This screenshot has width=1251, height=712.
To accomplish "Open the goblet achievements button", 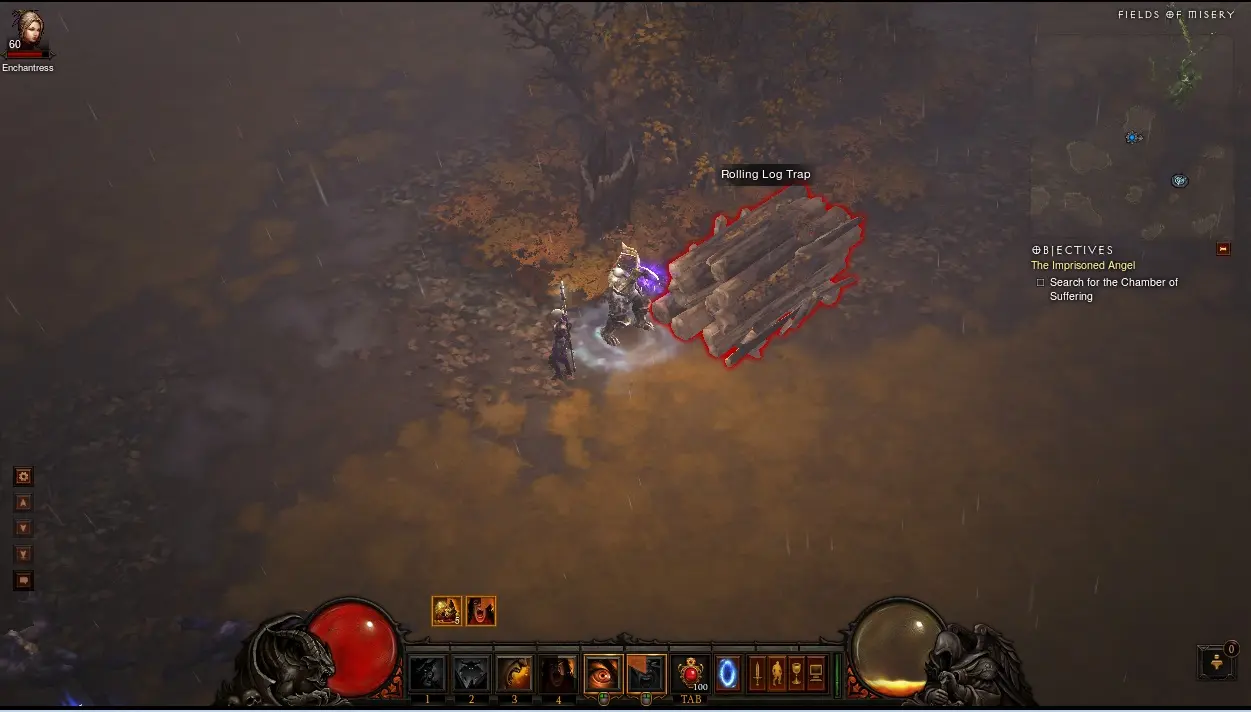I will coord(796,673).
